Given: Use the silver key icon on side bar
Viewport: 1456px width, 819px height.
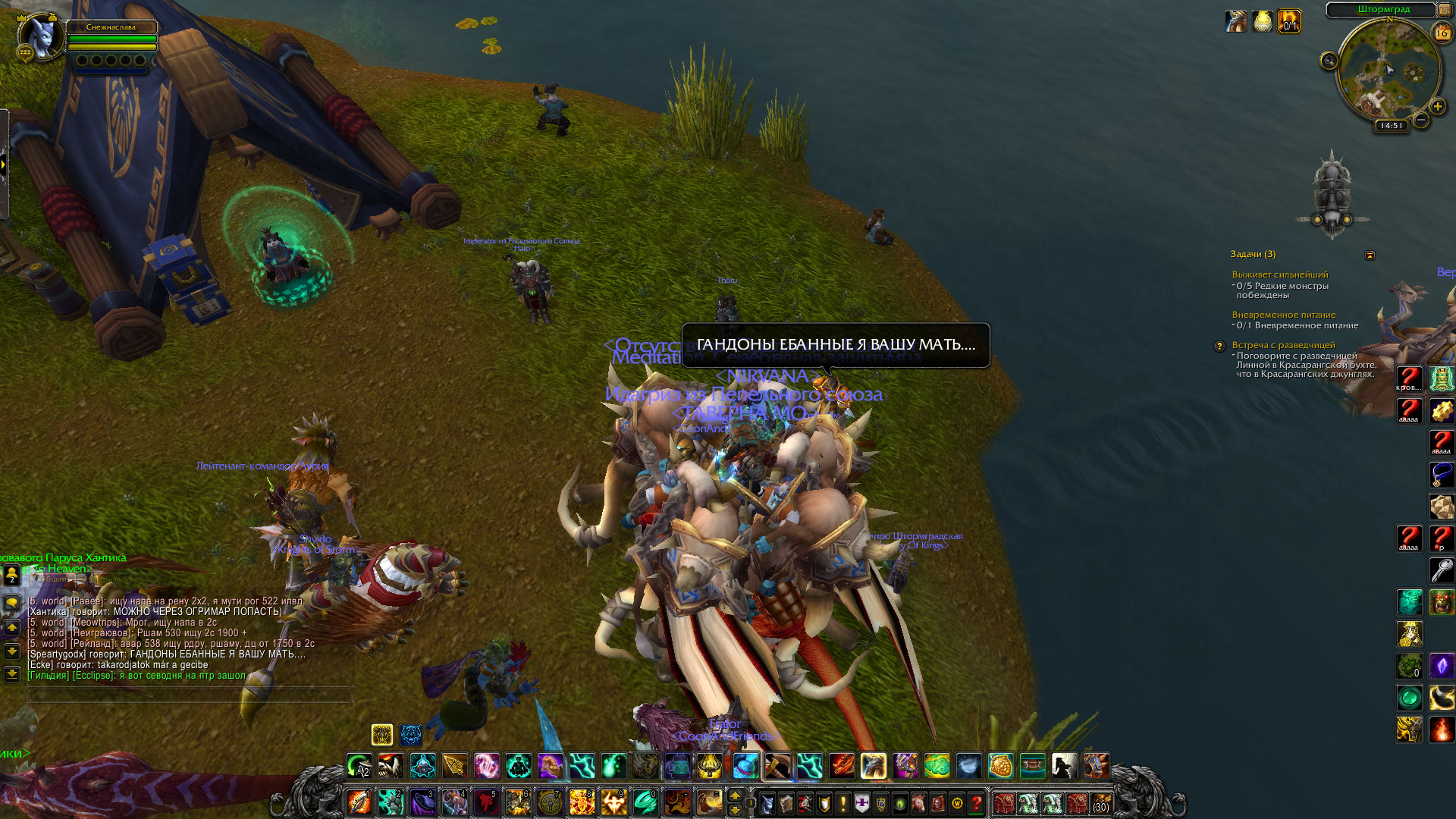Looking at the screenshot, I should tap(1442, 570).
